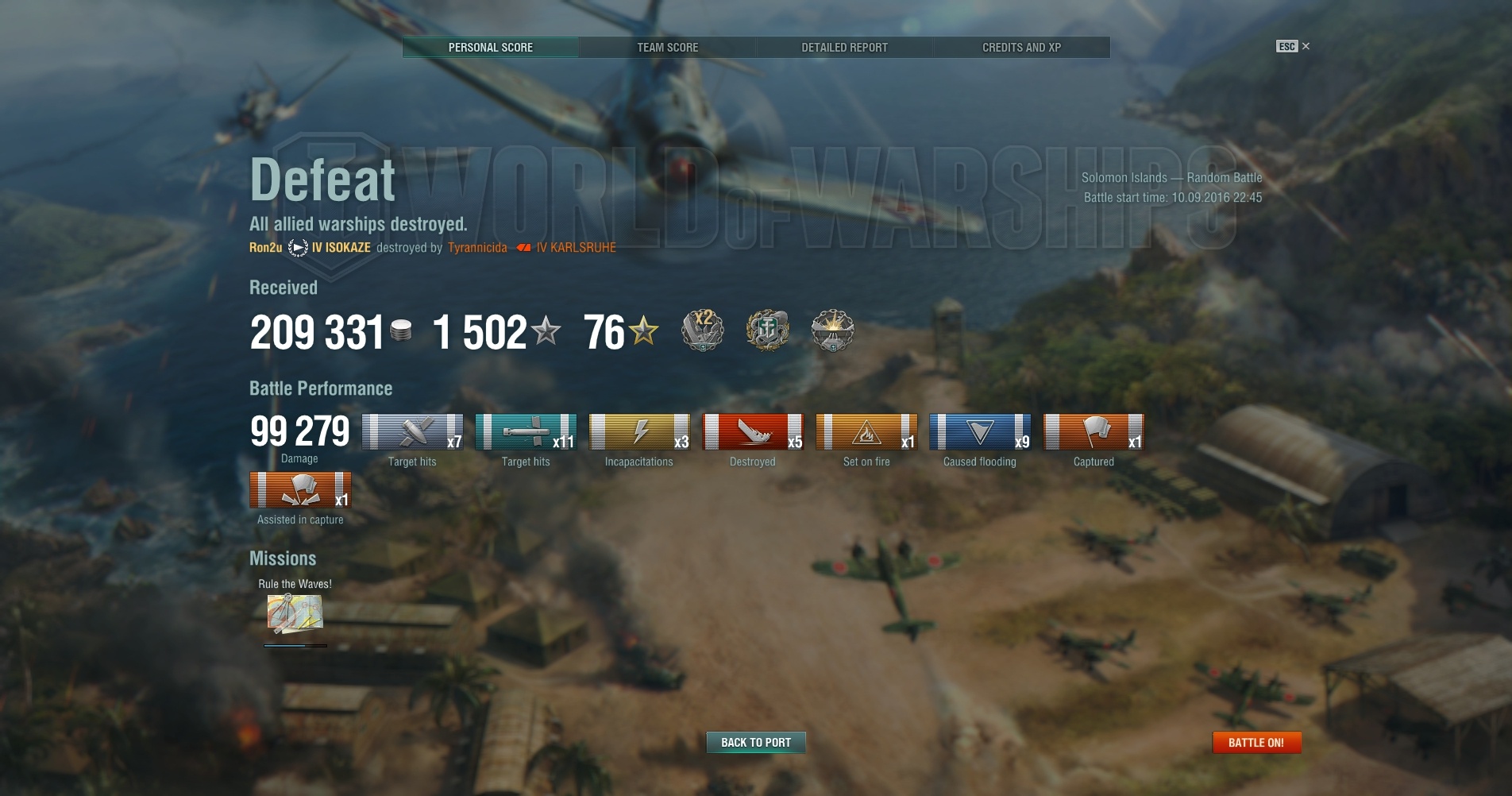Select the anchor emblem achievement medal
The width and height of the screenshot is (1512, 796).
pyautogui.click(x=767, y=330)
